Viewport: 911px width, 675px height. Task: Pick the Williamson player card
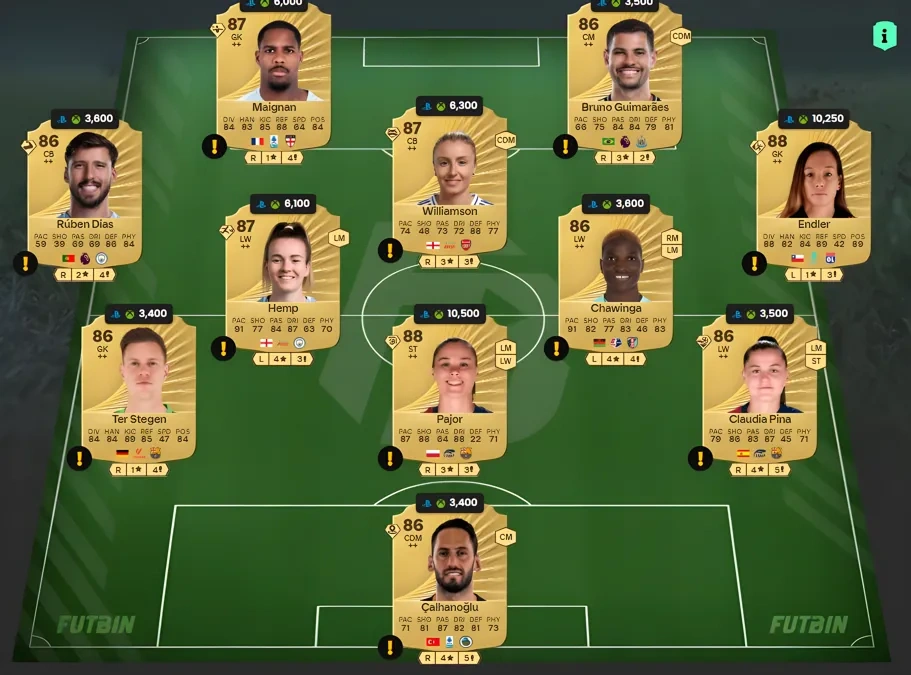(449, 180)
